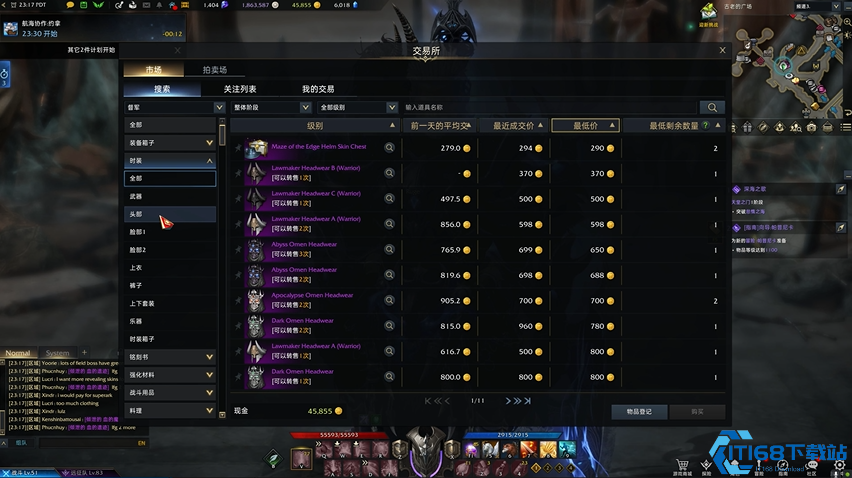The image size is (852, 478).
Task: Open the 关注列表 watch list tab
Action: 240,89
